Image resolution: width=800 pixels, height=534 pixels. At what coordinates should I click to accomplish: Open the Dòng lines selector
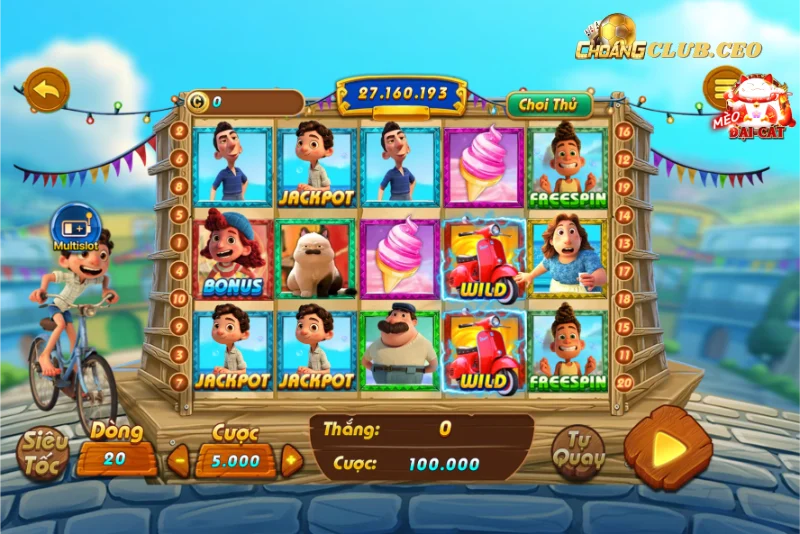pos(117,459)
